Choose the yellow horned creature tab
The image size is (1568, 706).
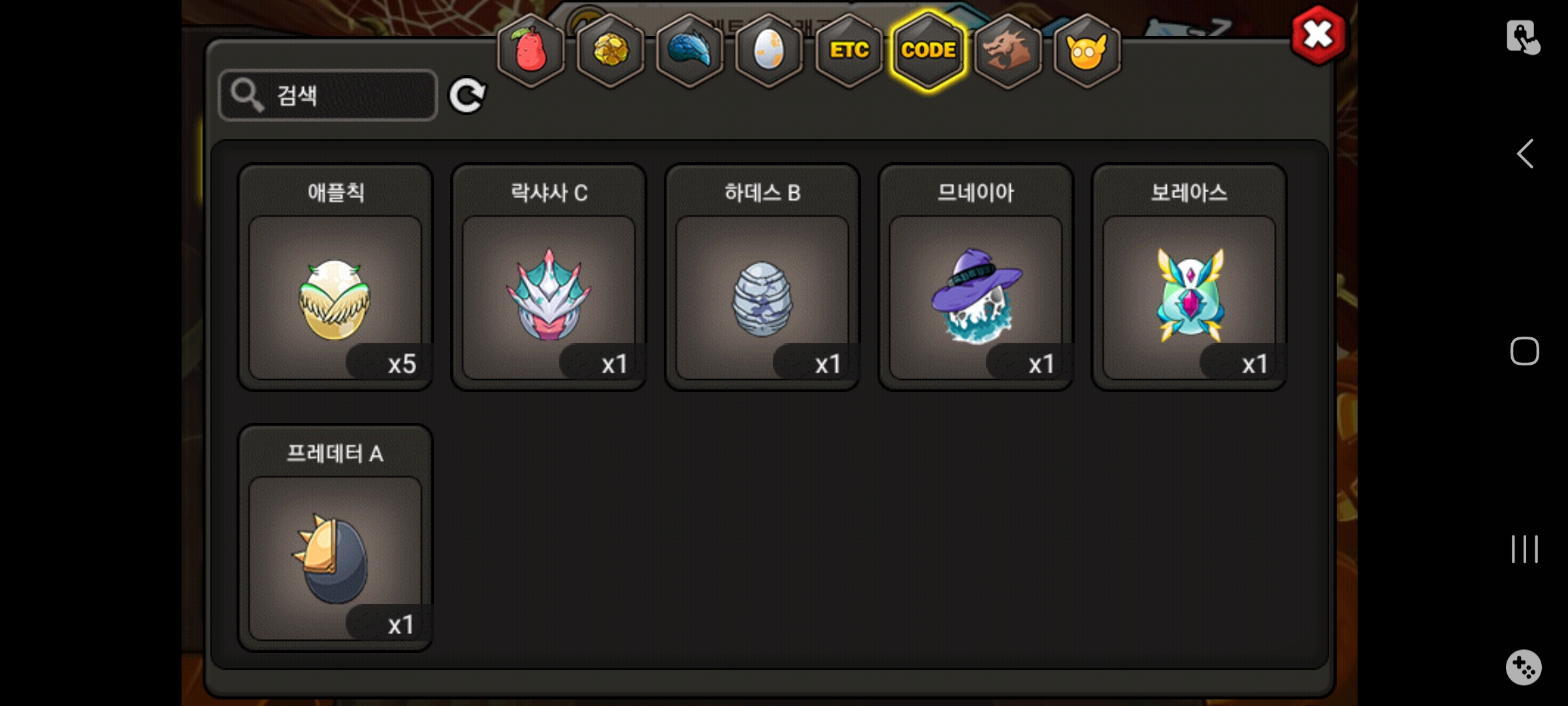[1086, 51]
